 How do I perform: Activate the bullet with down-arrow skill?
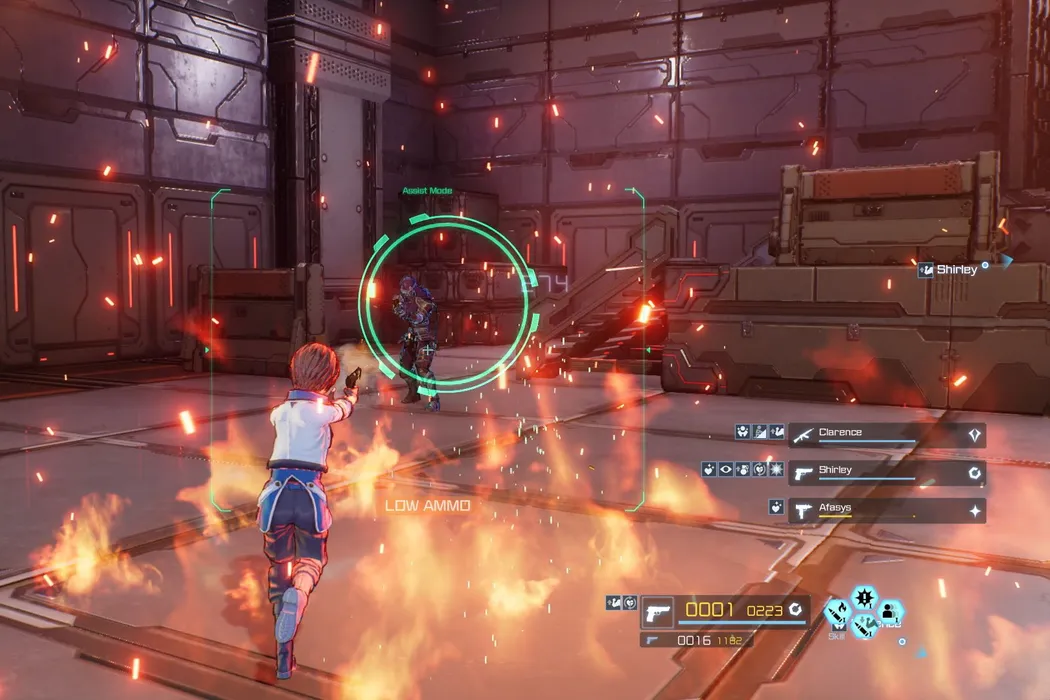[864, 626]
